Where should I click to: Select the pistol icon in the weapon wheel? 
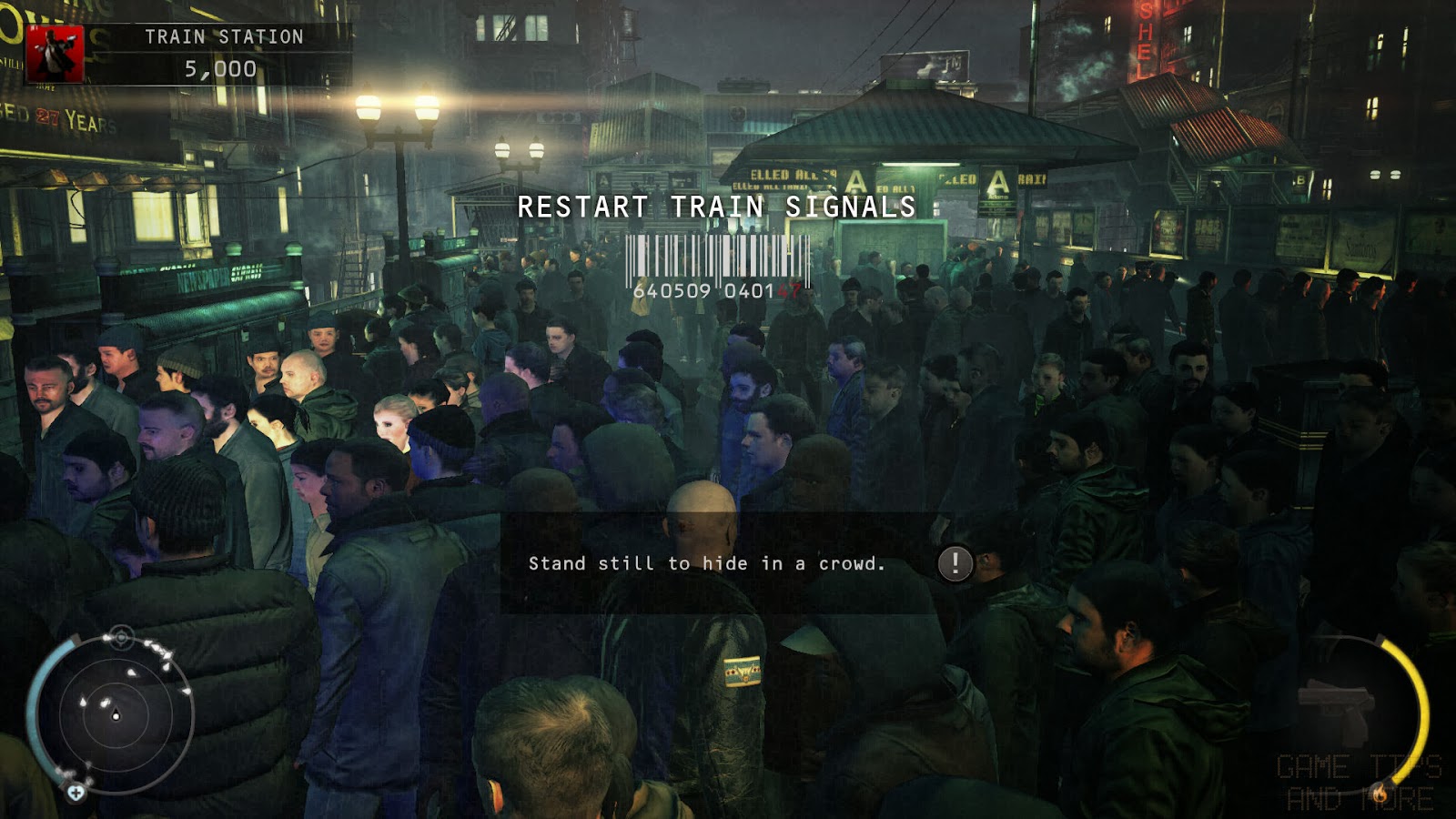1336,705
